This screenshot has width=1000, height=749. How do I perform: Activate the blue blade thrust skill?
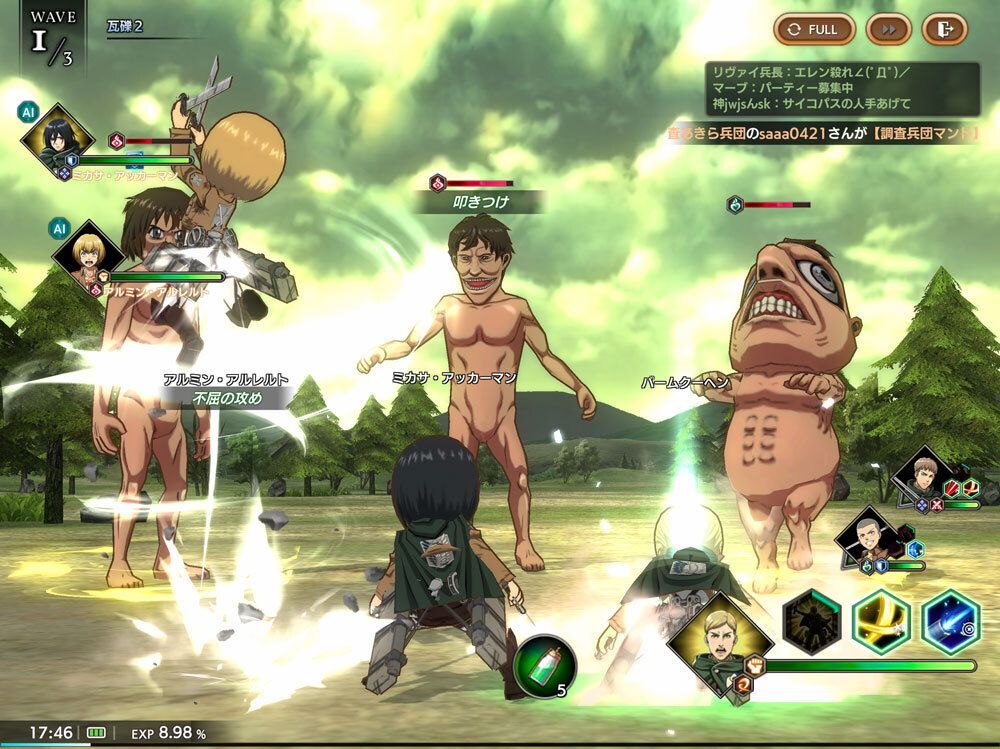pos(949,622)
